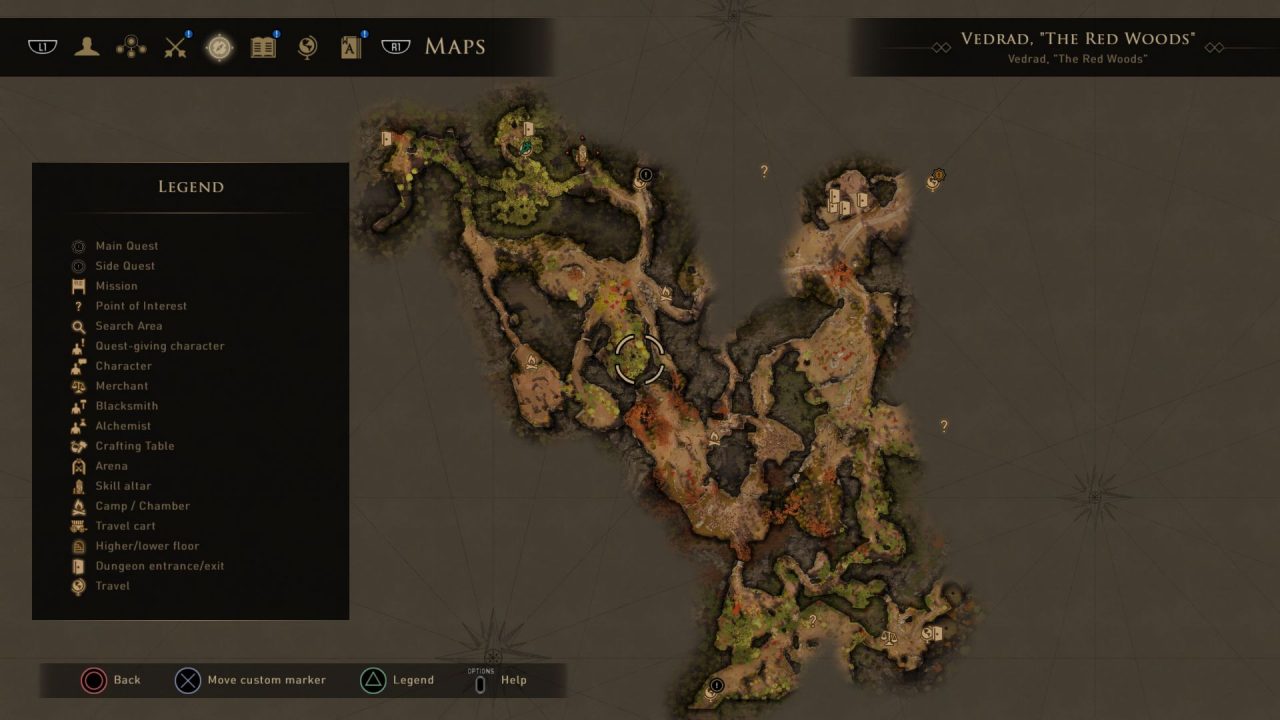Select the glowing compass Maps tab

[219, 47]
